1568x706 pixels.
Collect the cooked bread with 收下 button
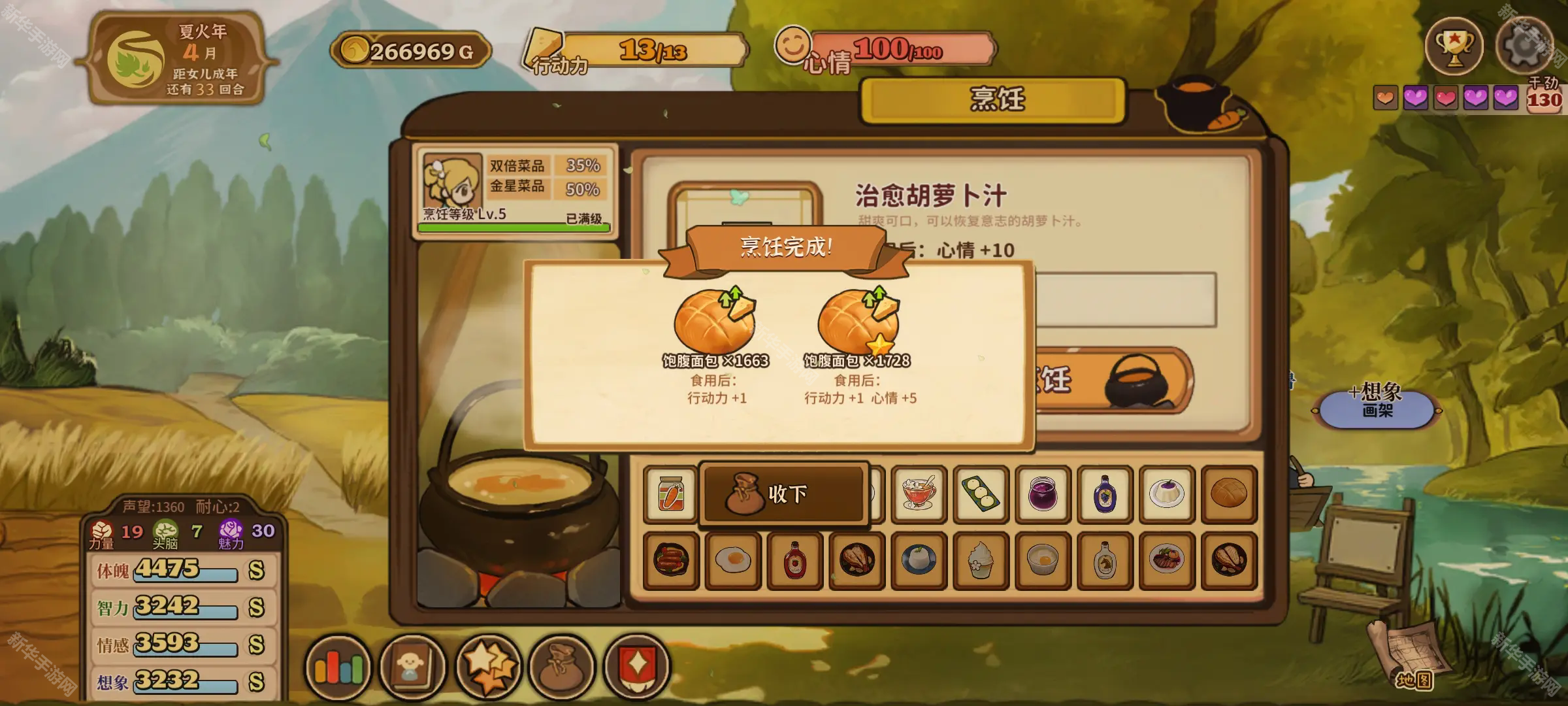point(784,494)
